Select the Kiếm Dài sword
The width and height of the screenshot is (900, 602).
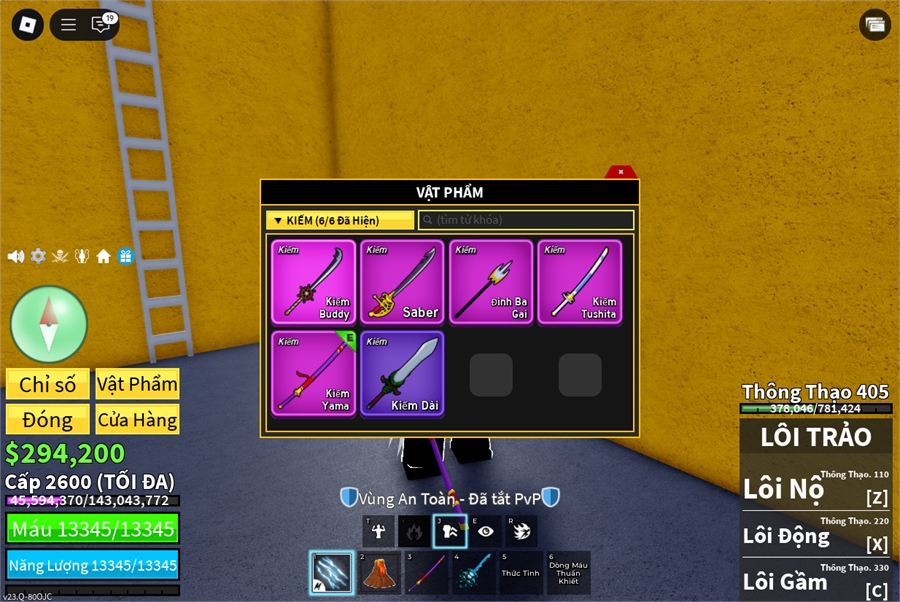[x=402, y=374]
